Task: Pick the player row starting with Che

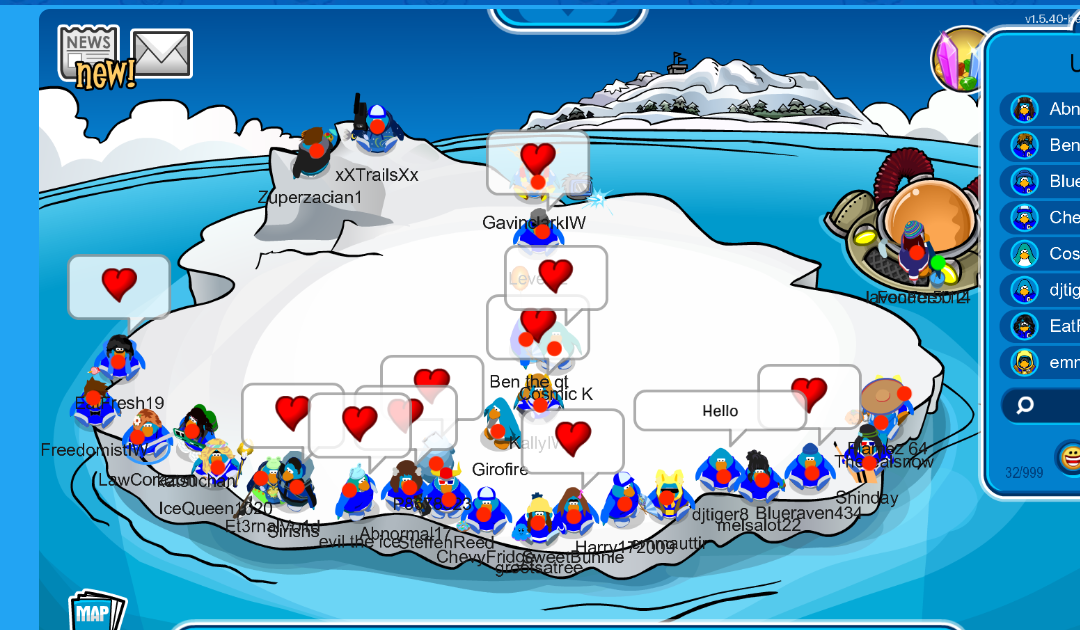Action: point(1045,218)
